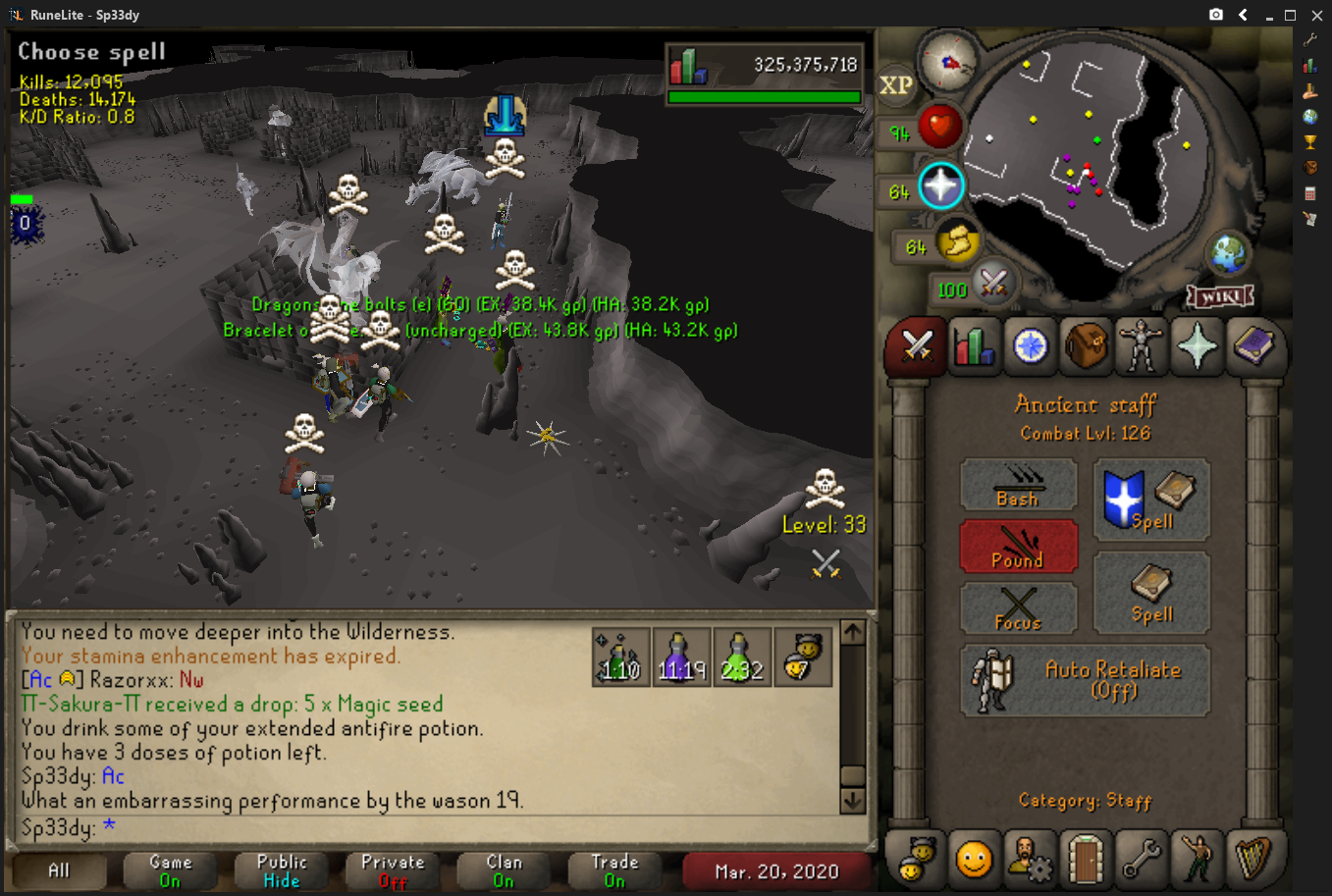1332x896 pixels.
Task: Switch chat filter to Clan
Action: 504,870
